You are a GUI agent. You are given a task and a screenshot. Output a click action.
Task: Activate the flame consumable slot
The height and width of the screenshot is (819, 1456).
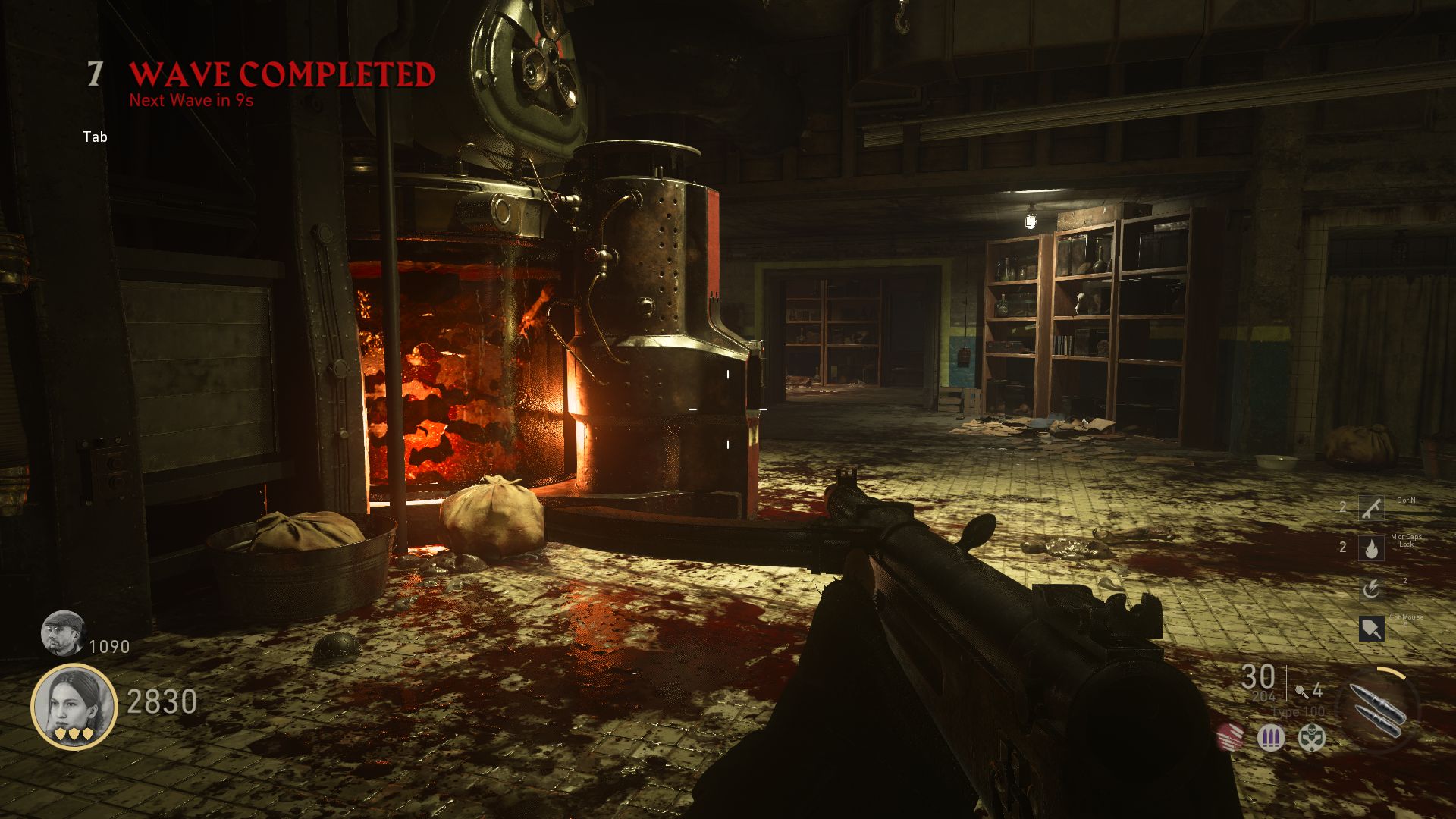click(x=1370, y=548)
